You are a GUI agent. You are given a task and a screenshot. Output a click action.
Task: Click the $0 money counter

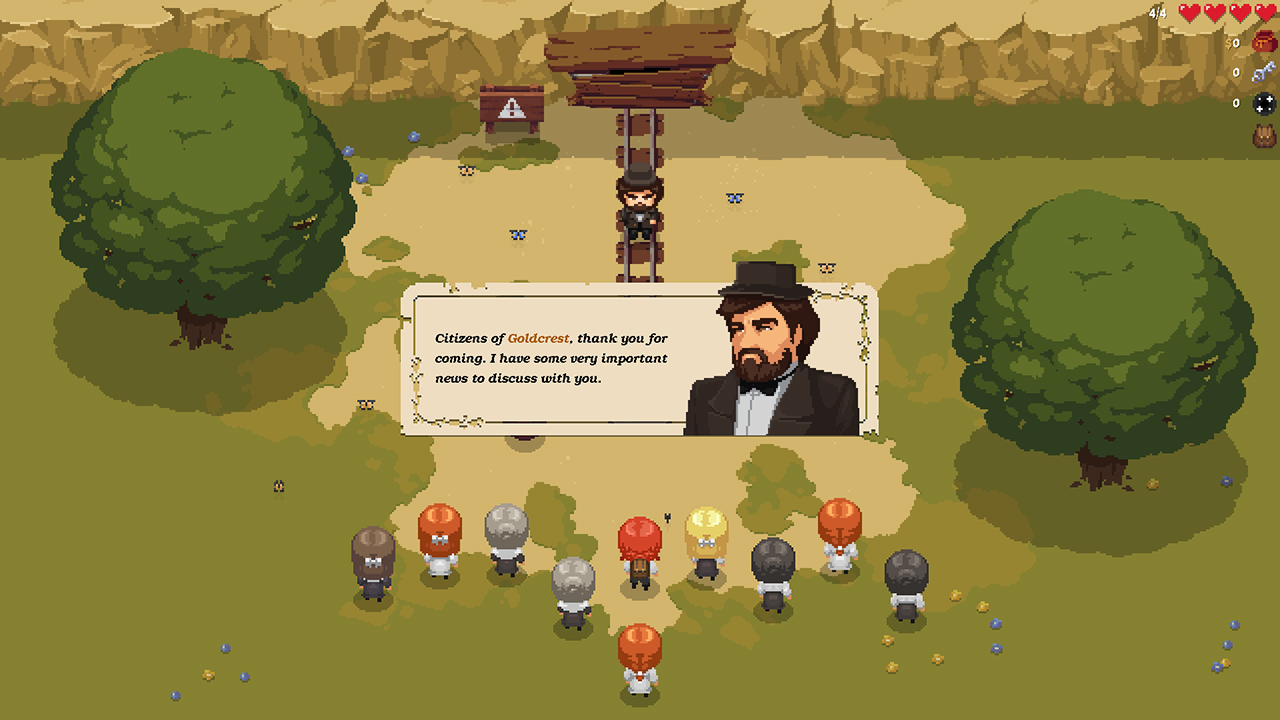[x=1234, y=44]
